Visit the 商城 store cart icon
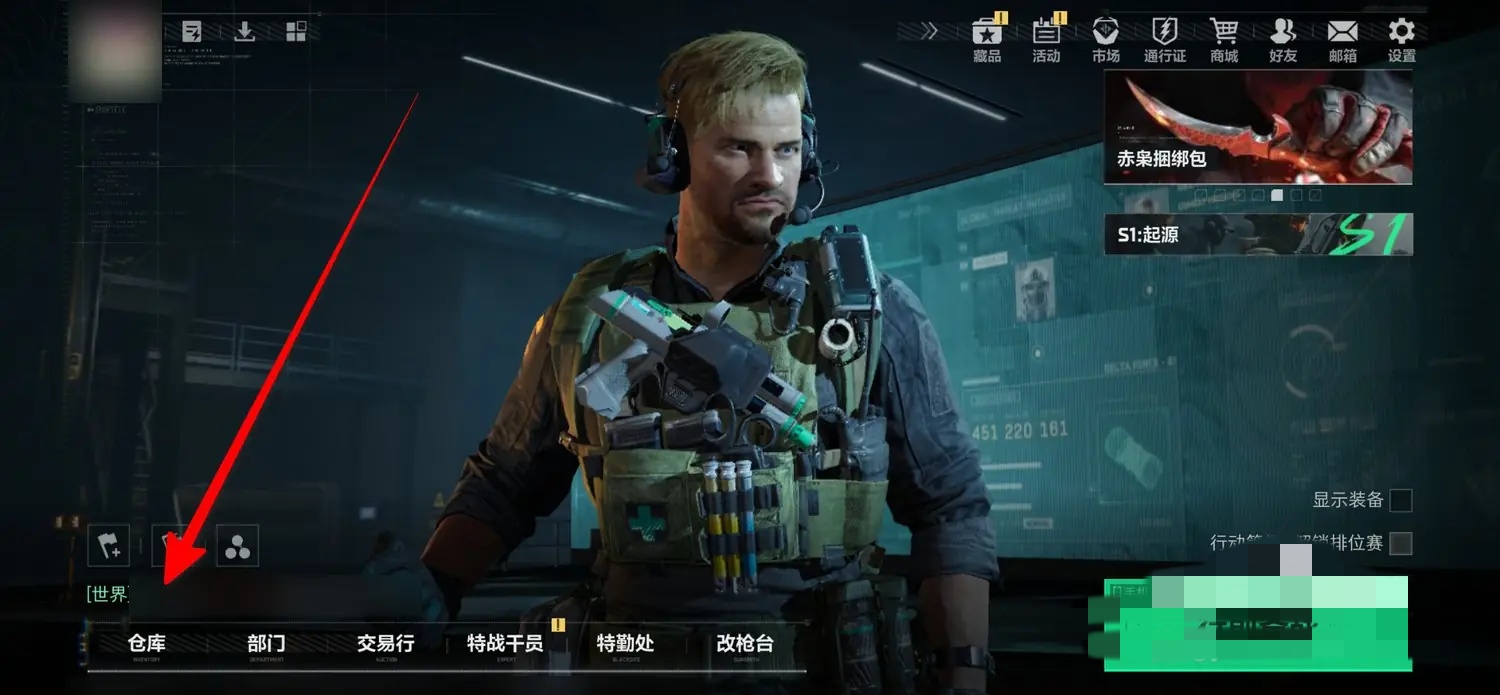This screenshot has width=1500, height=695. coord(1224,40)
